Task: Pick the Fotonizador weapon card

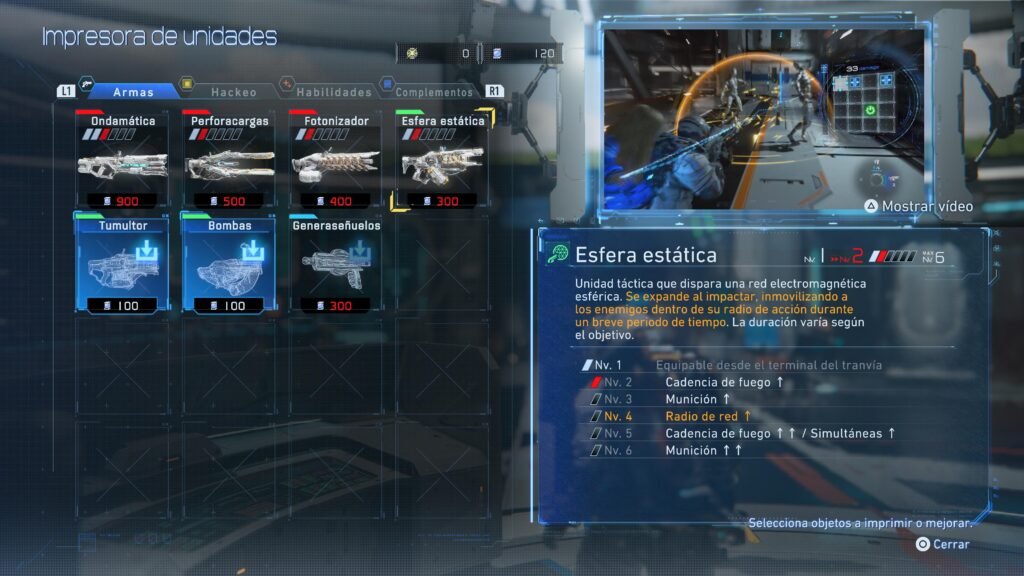Action: coord(336,160)
